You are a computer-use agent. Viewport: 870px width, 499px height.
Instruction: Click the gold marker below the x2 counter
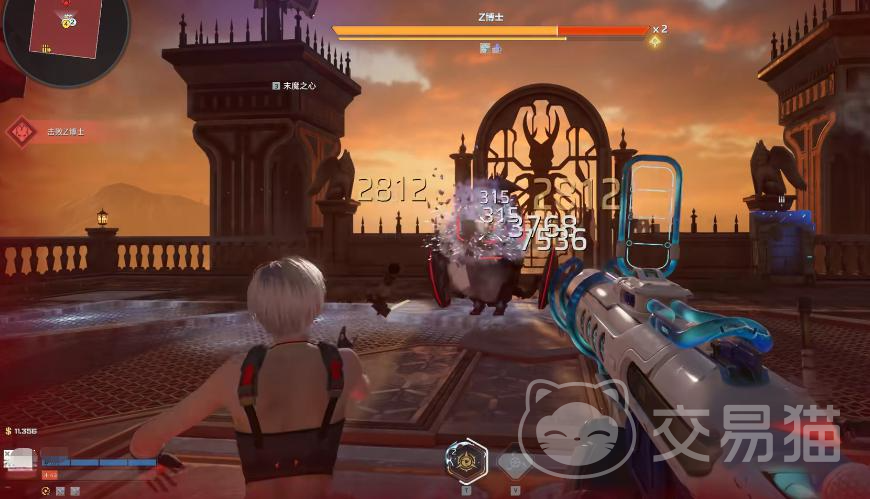655,42
